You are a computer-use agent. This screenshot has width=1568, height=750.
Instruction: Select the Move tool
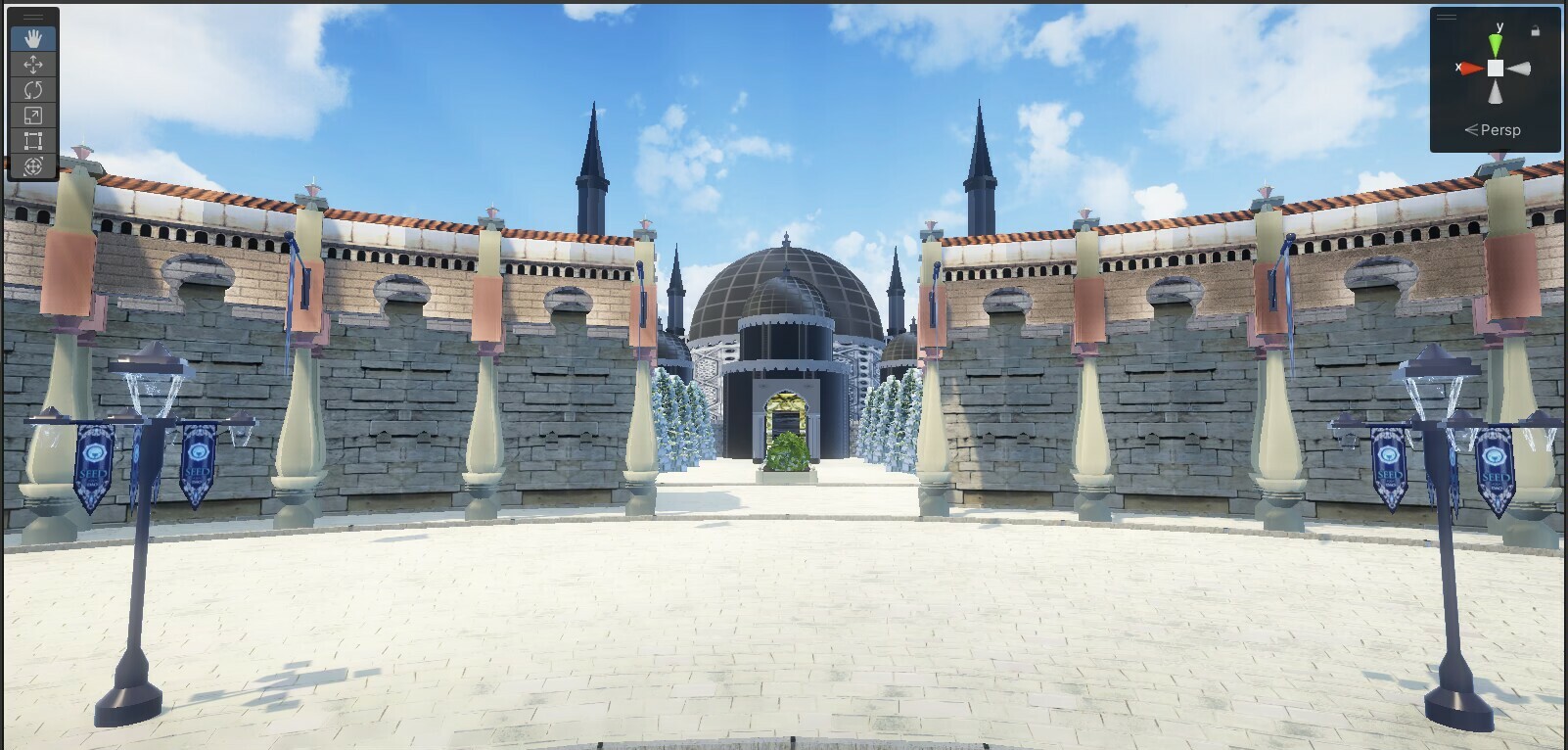(x=32, y=65)
